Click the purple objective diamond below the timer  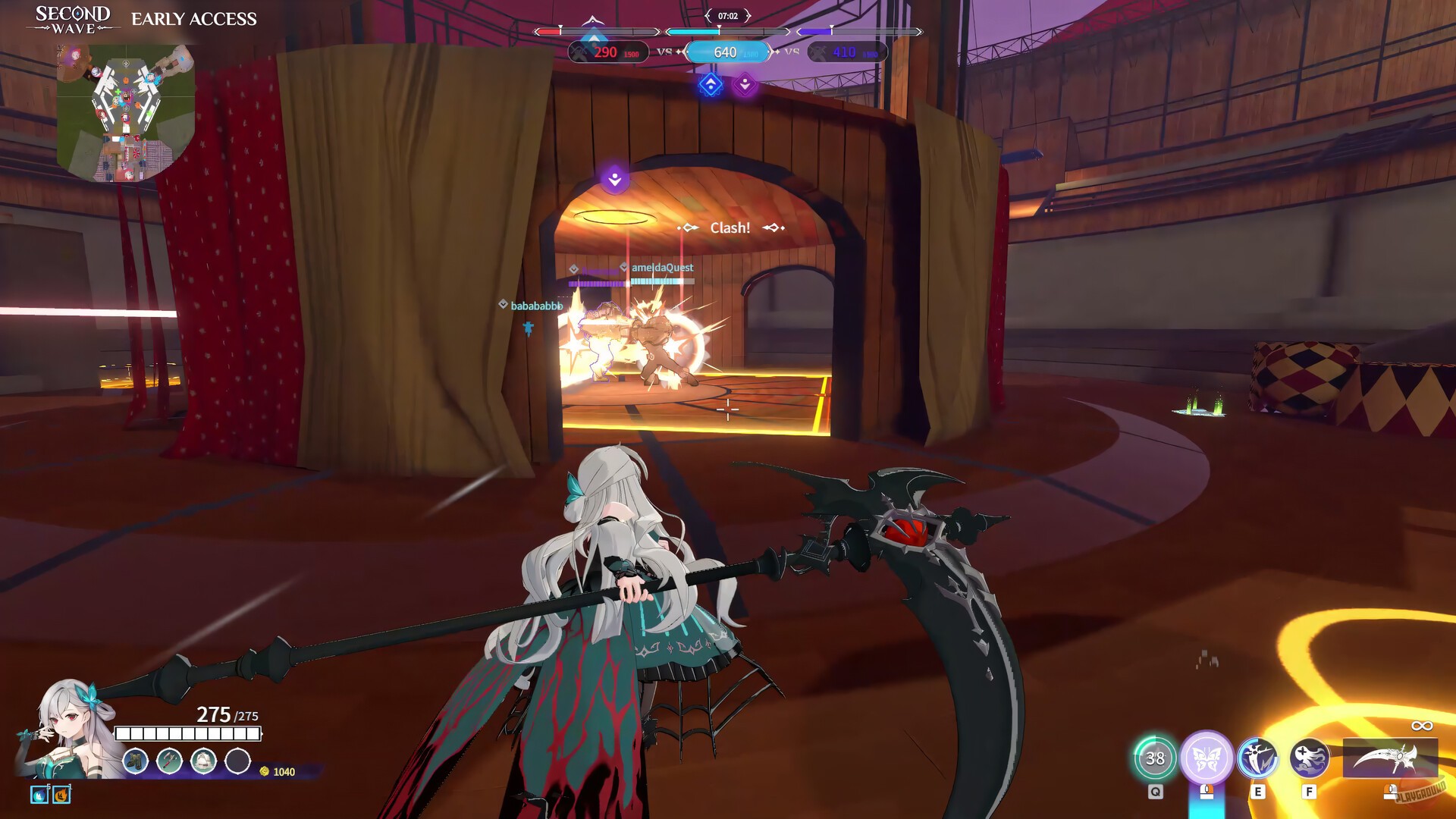745,83
